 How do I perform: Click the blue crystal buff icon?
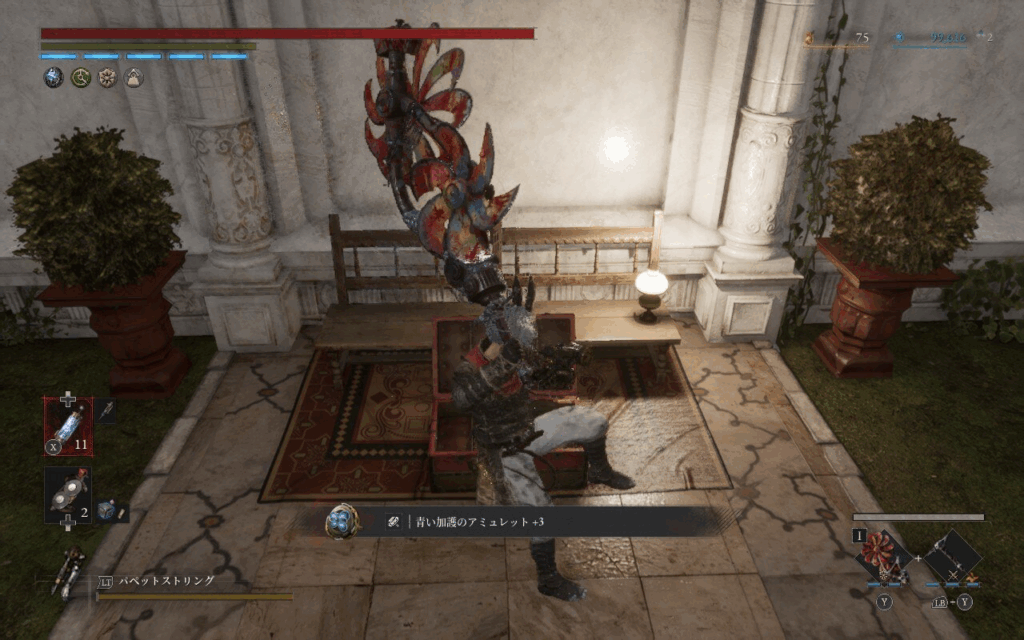(53, 77)
